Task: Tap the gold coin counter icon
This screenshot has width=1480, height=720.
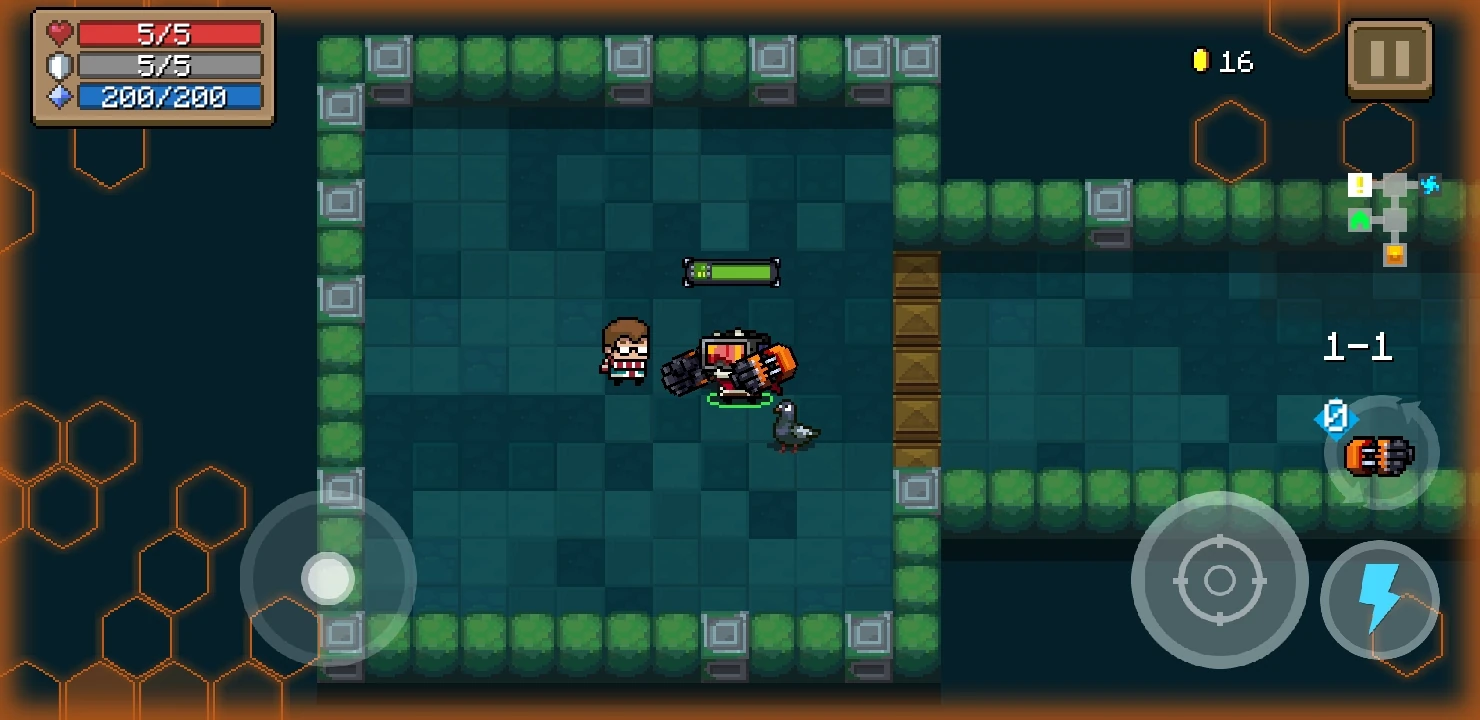Action: coord(1200,60)
